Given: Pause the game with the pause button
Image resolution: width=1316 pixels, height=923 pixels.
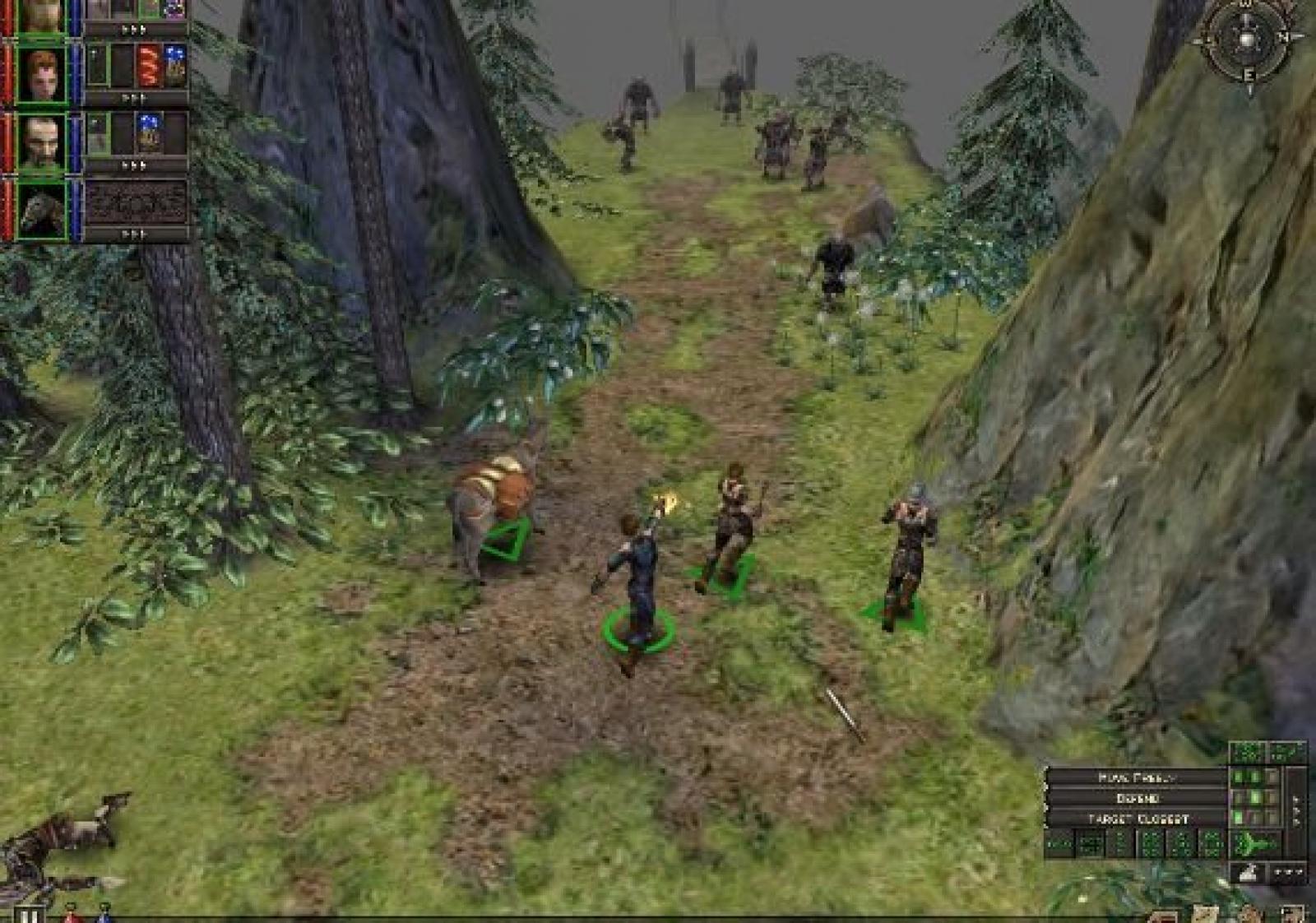Looking at the screenshot, I should click(x=30, y=916).
